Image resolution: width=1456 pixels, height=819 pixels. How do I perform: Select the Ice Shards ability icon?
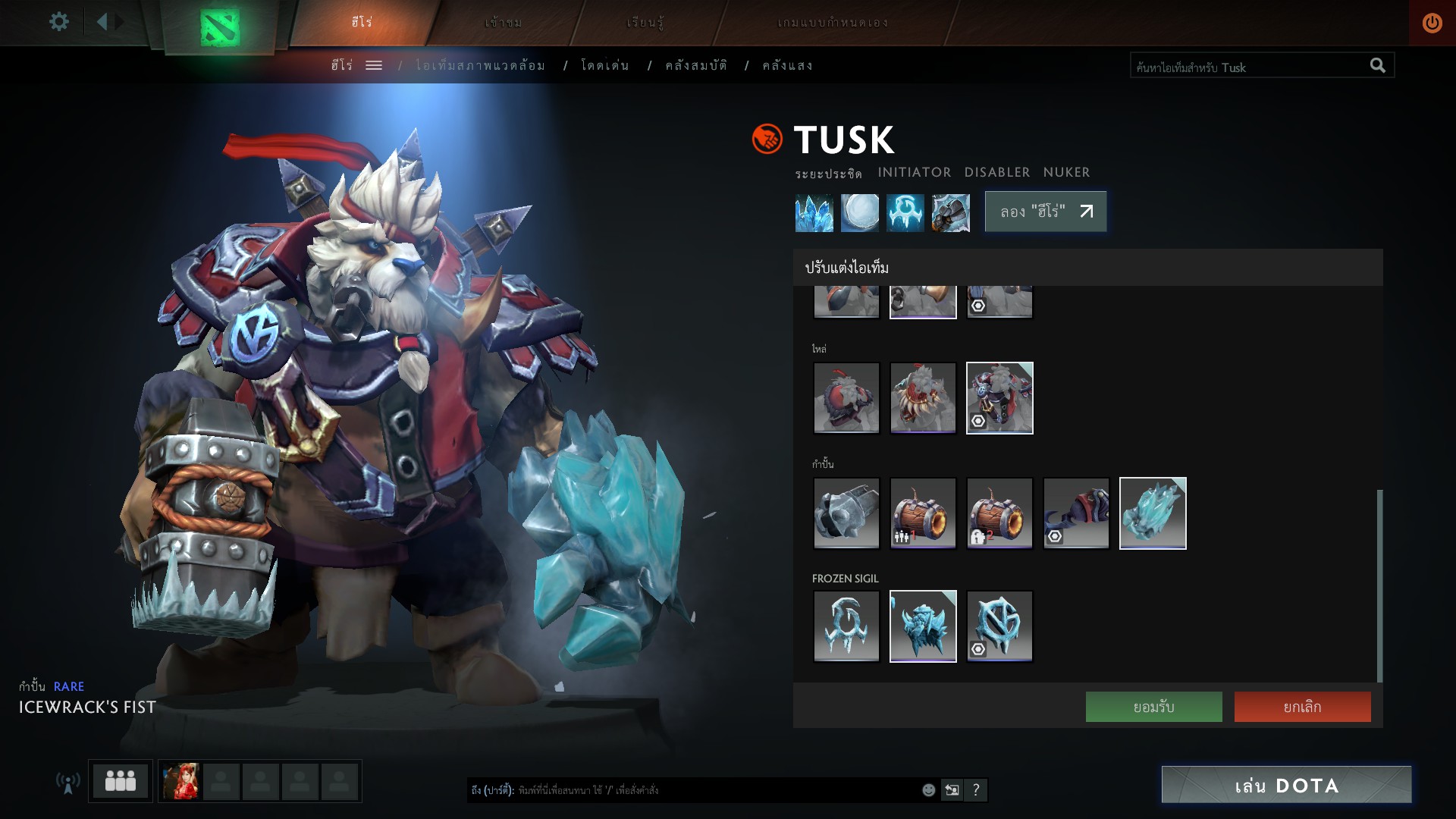(814, 212)
